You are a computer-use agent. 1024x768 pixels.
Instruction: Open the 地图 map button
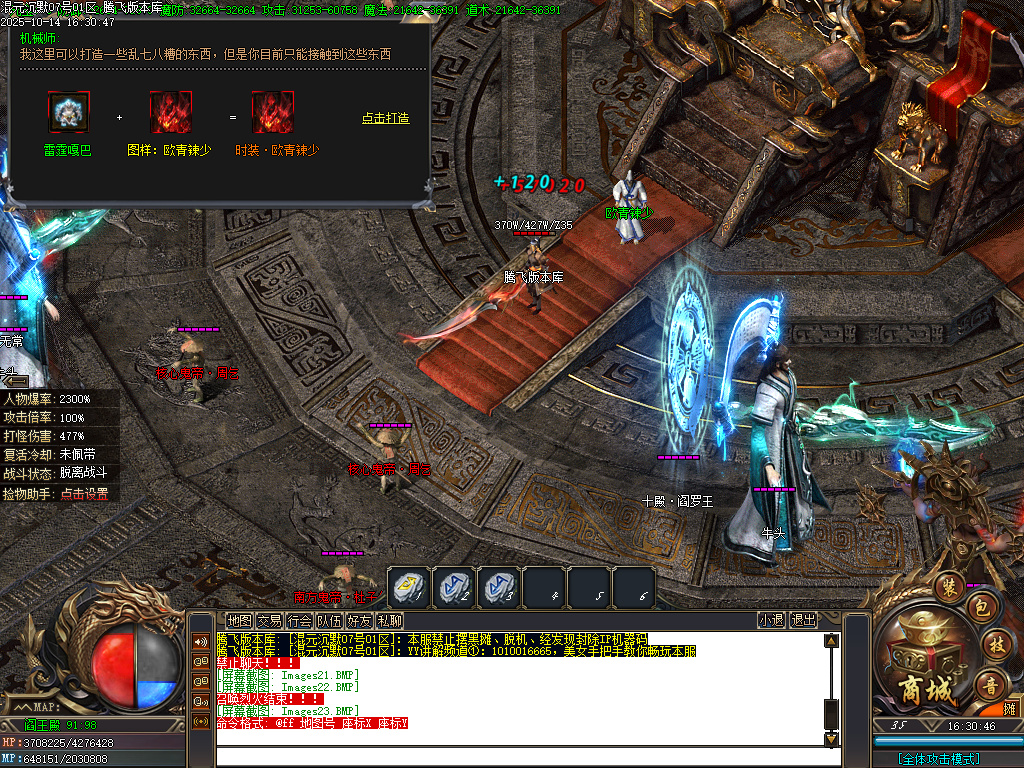(x=239, y=621)
